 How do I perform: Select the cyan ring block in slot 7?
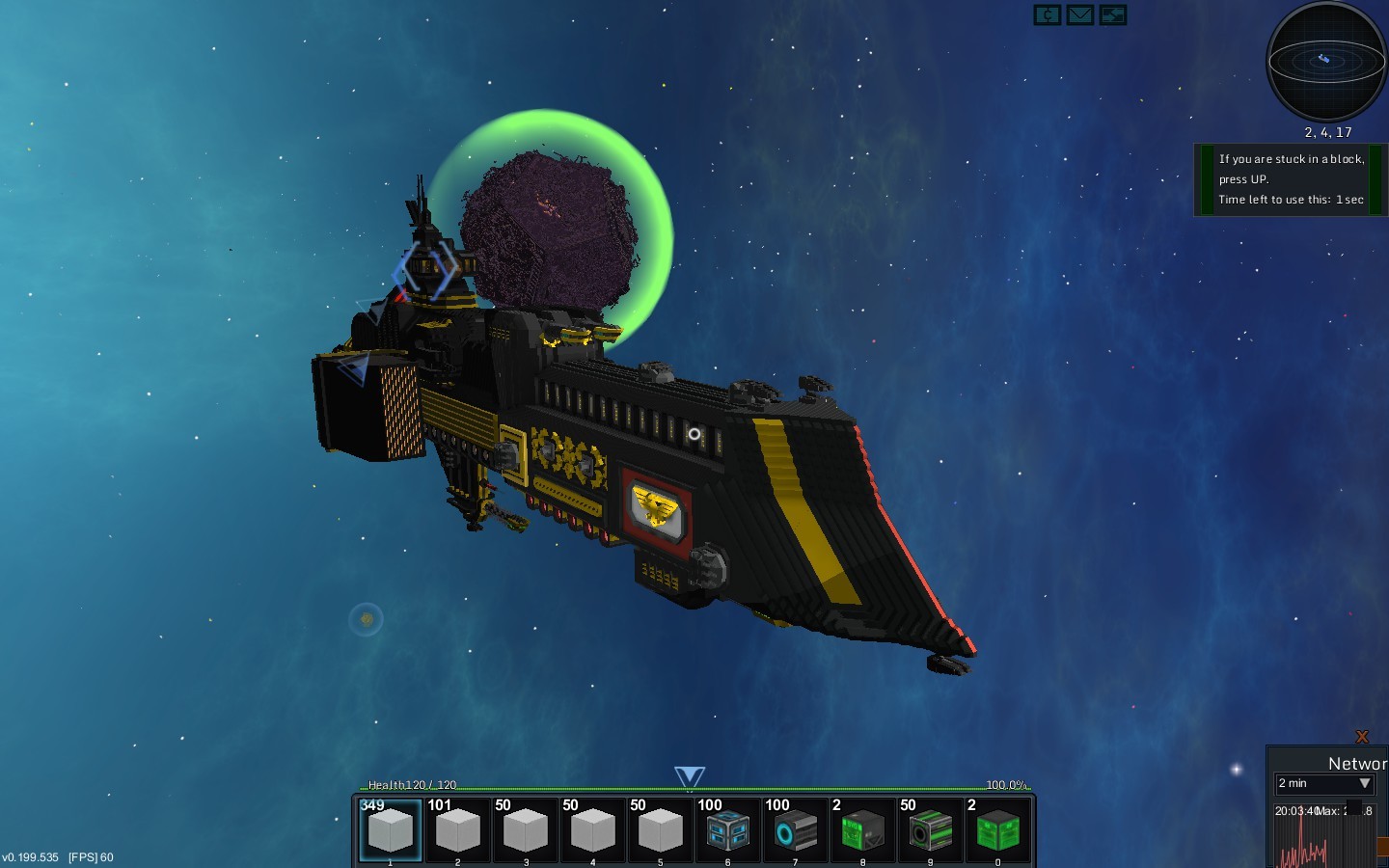click(796, 829)
